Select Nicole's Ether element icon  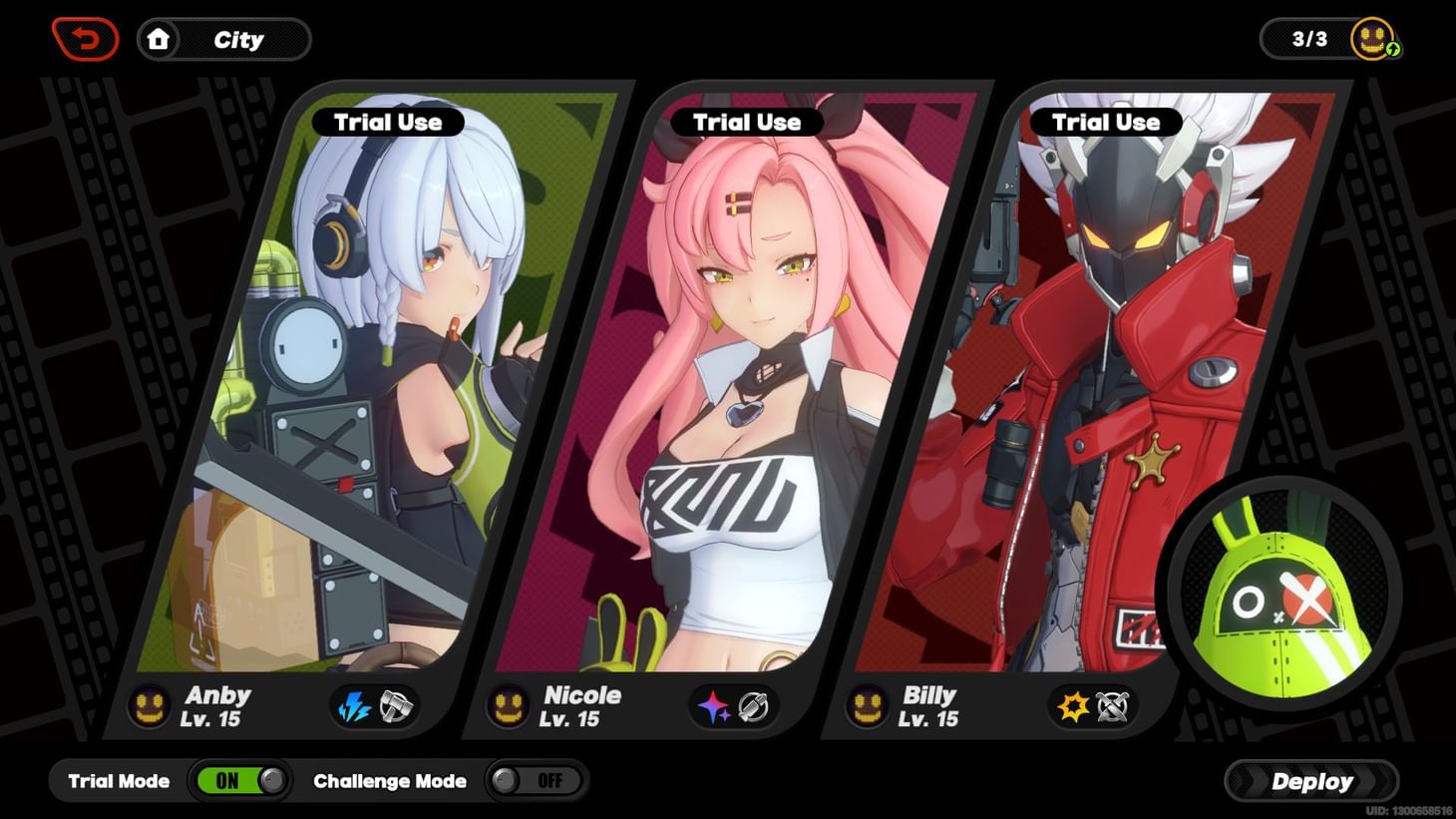point(711,705)
